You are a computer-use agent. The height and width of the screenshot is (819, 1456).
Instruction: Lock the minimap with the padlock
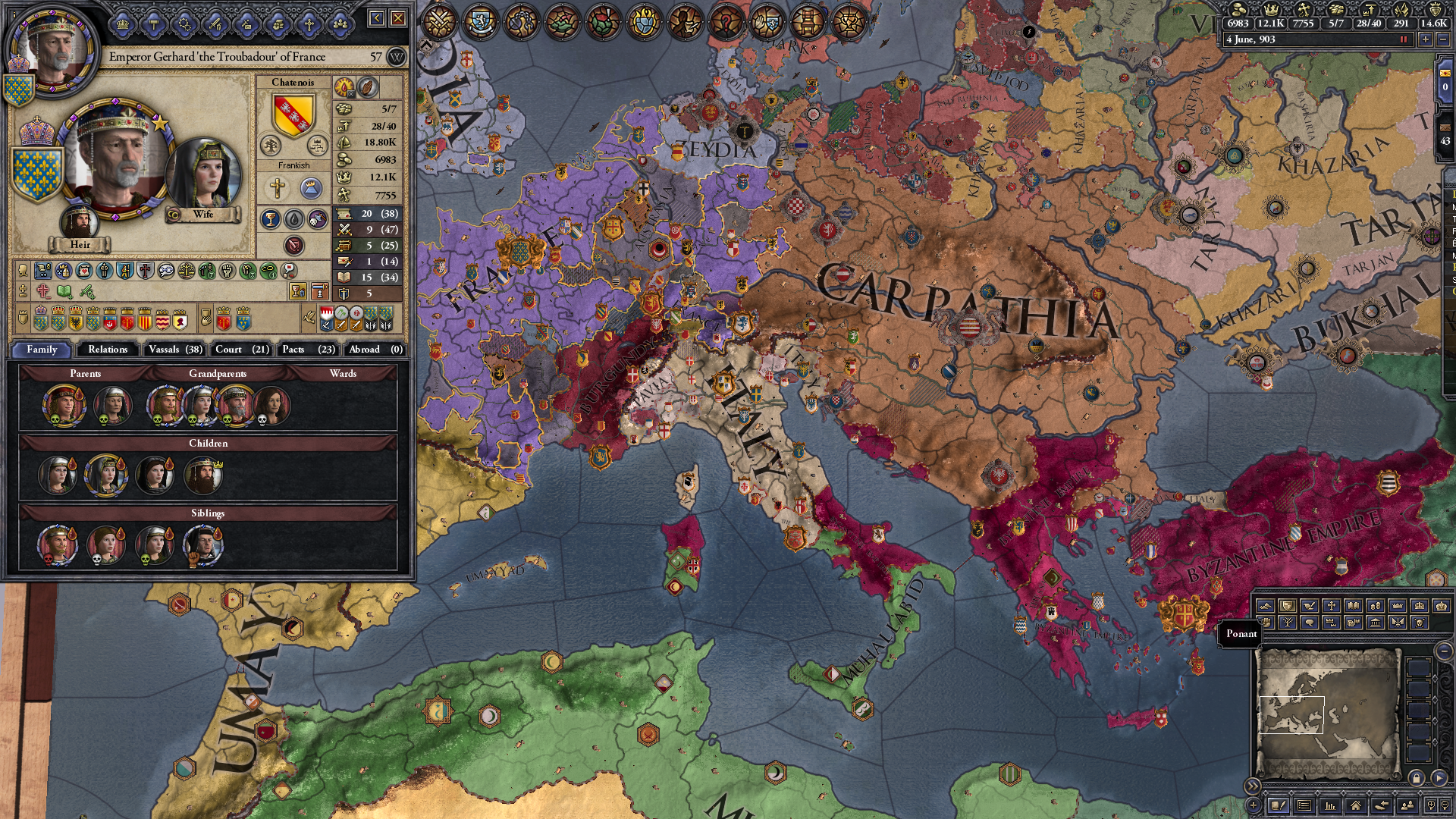[1416, 779]
